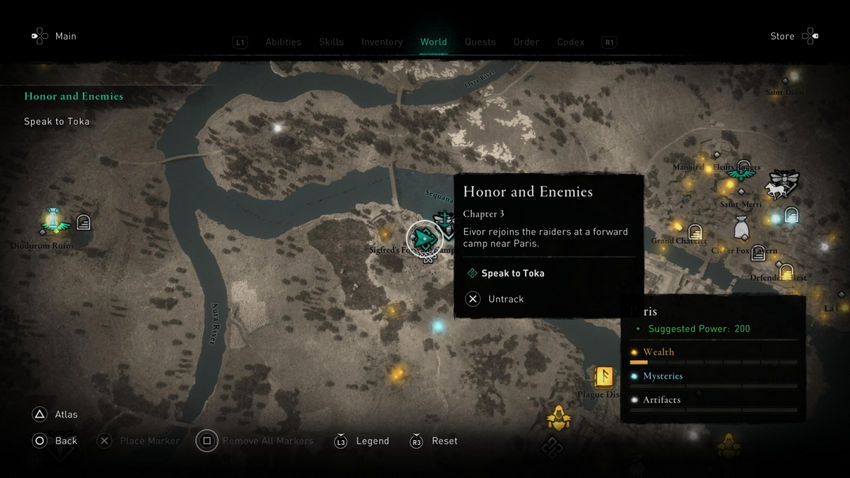This screenshot has width=850, height=478.
Task: Click the yellow rune marker on map
Action: pyautogui.click(x=603, y=376)
